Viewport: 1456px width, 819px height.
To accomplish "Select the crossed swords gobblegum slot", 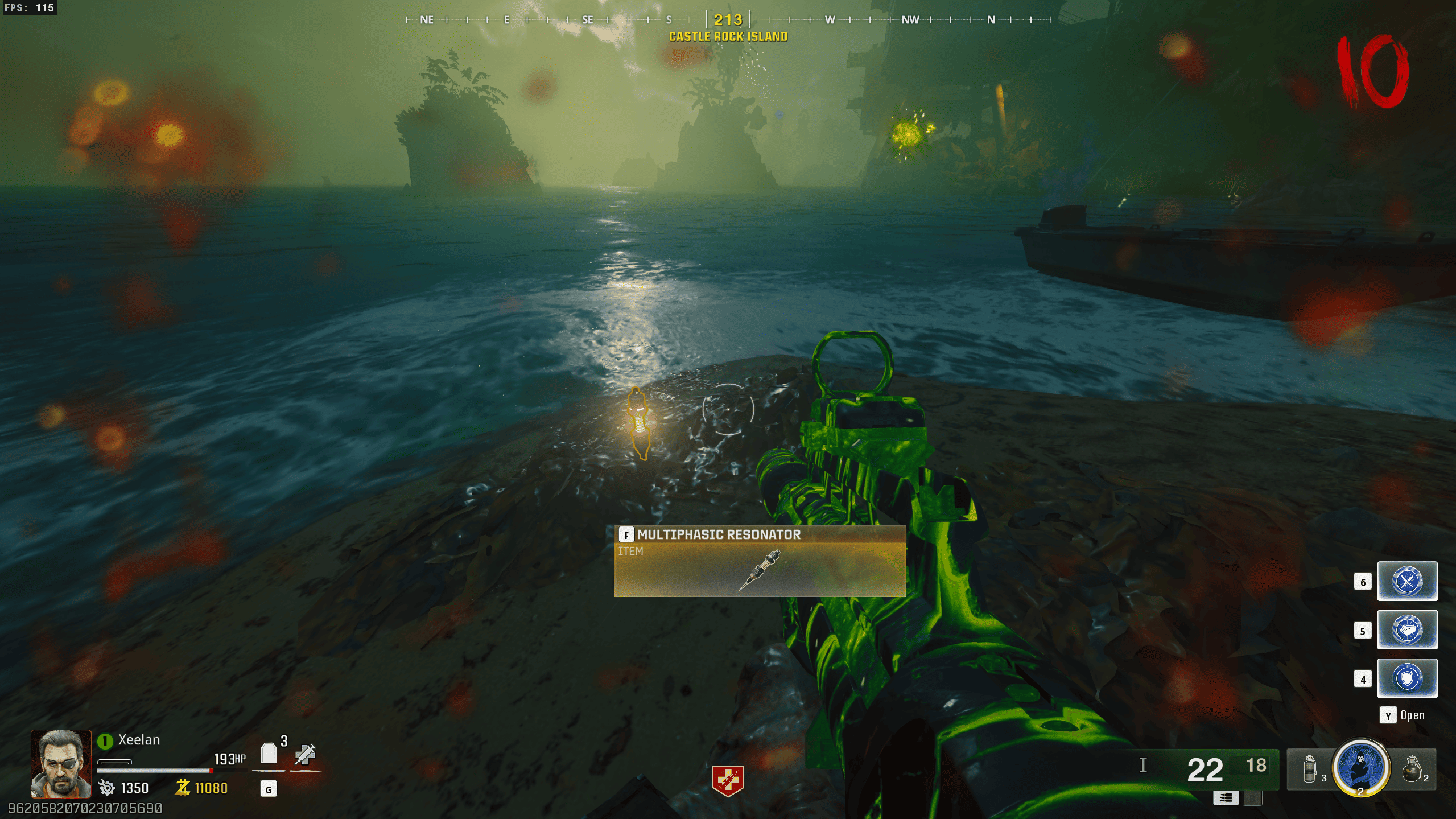I will pyautogui.click(x=1406, y=581).
